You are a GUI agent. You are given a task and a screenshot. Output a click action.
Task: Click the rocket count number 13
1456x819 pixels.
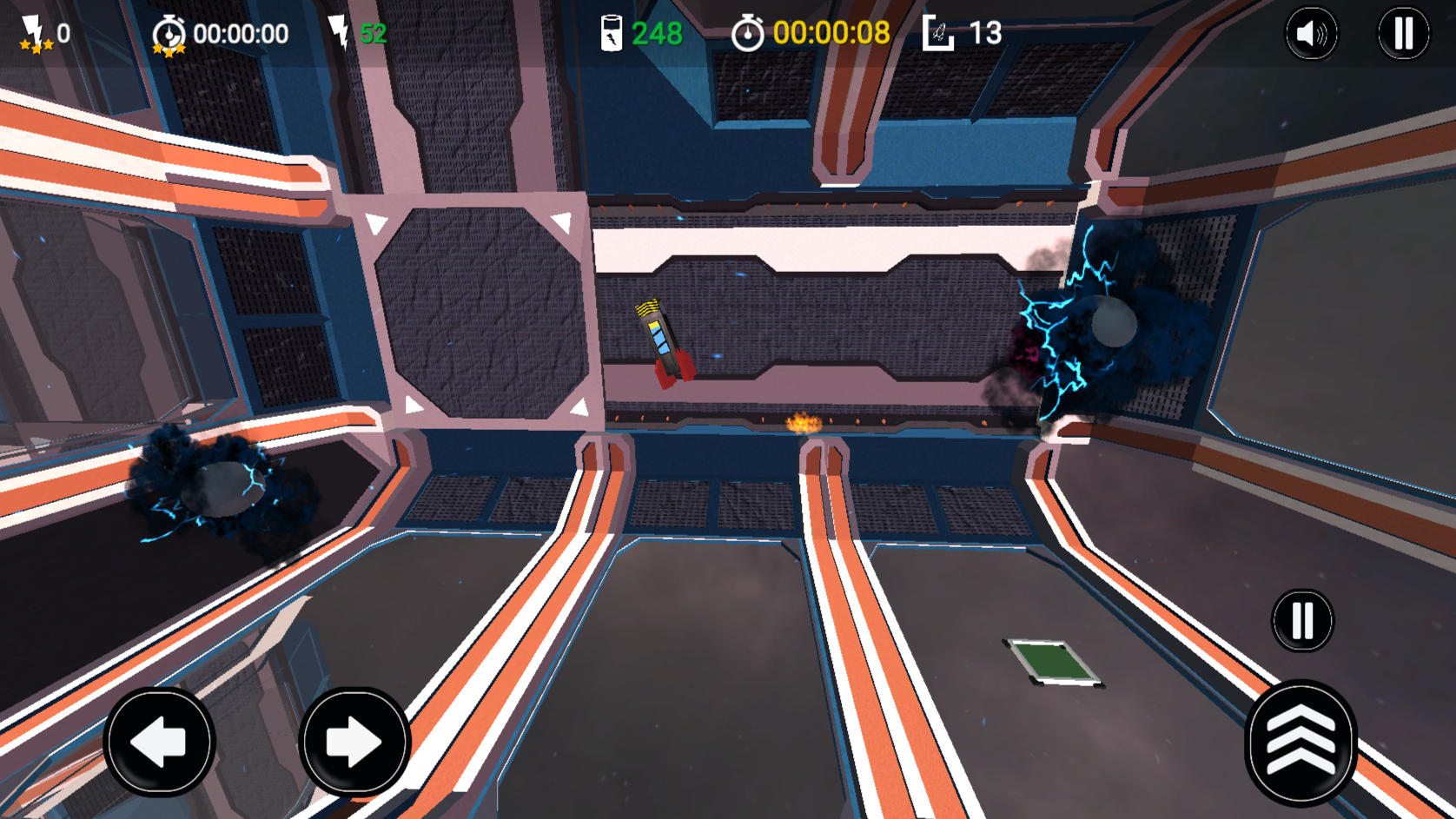[986, 33]
